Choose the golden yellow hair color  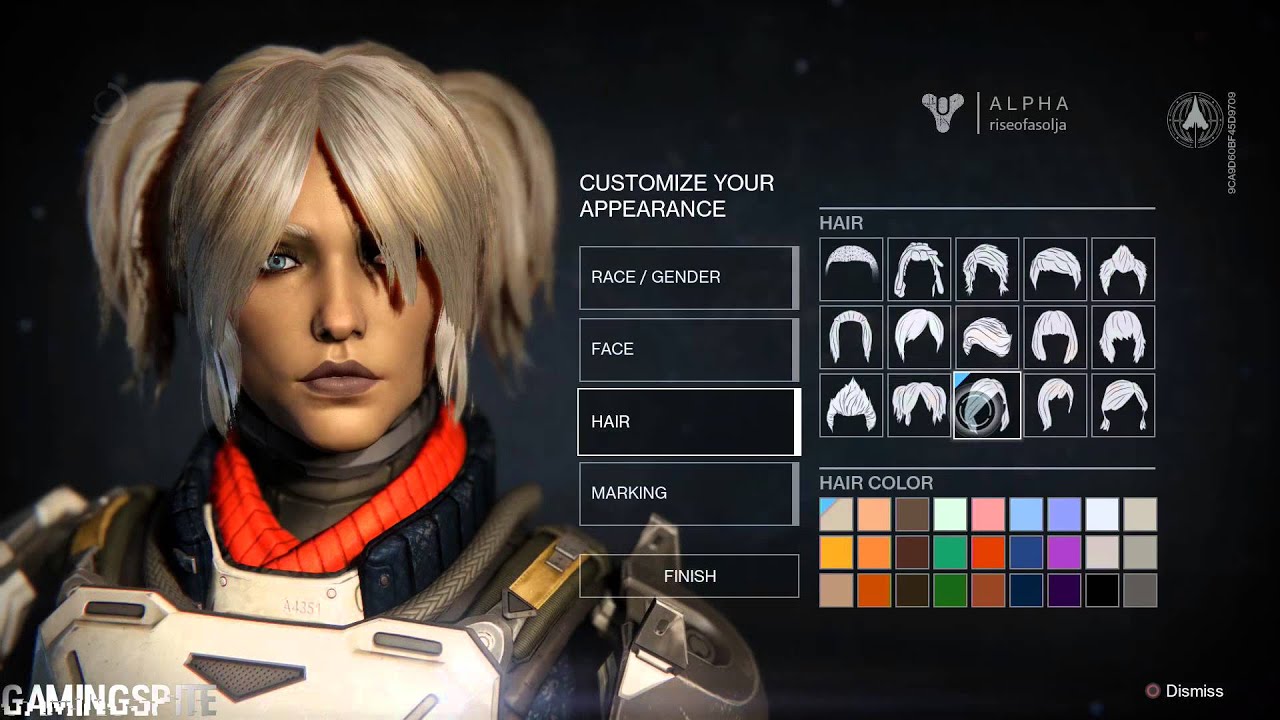(836, 552)
